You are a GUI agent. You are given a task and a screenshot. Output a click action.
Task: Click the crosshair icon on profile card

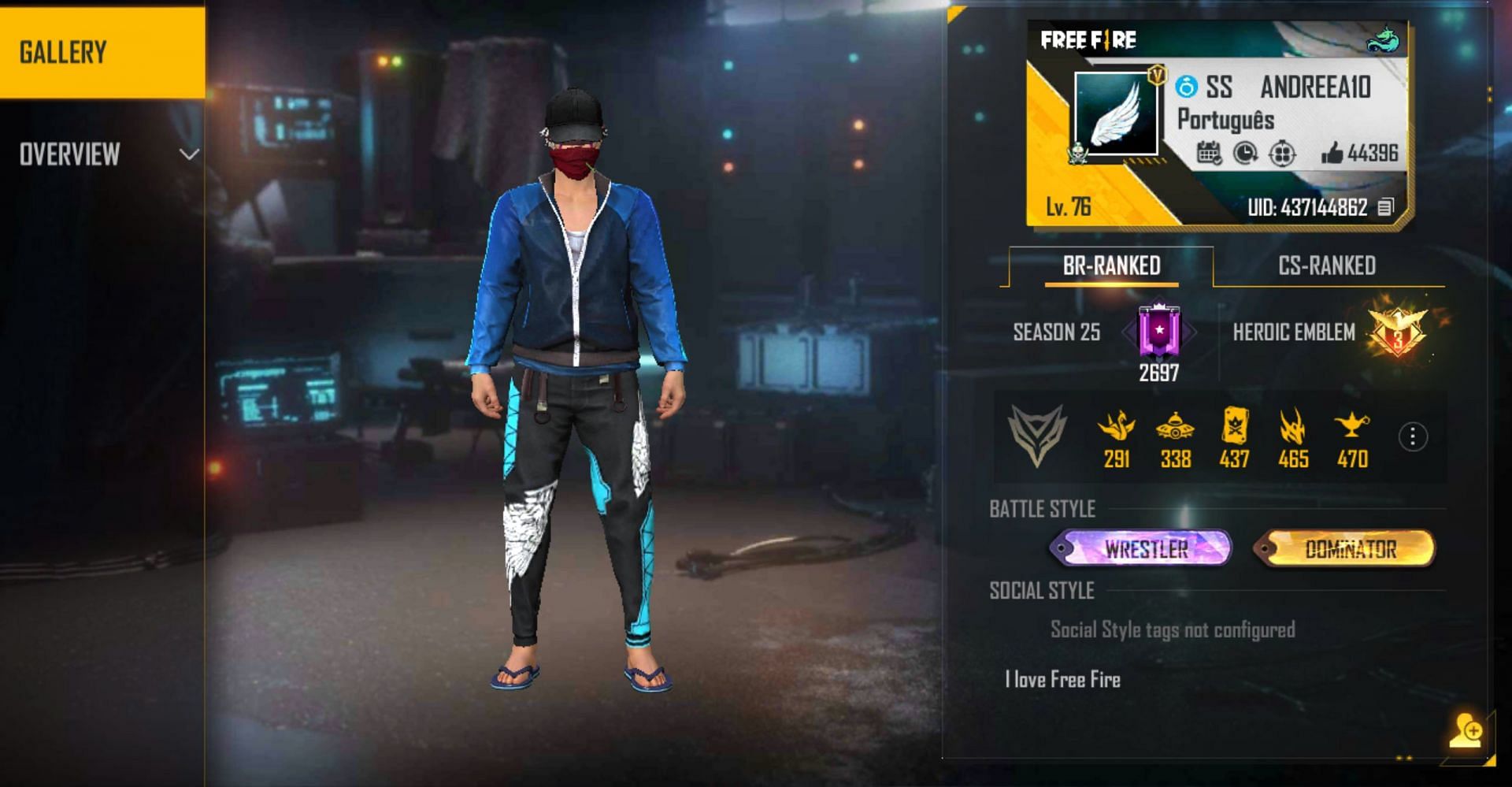click(1282, 153)
